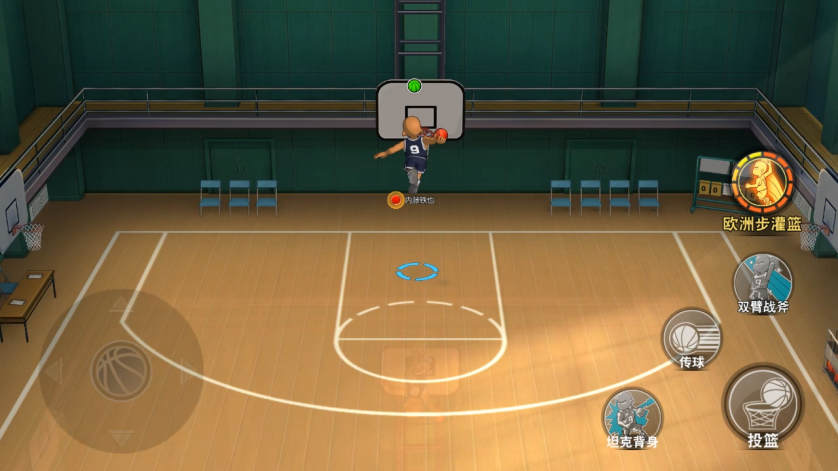Use the 双臂战斧 skill button

tap(762, 278)
